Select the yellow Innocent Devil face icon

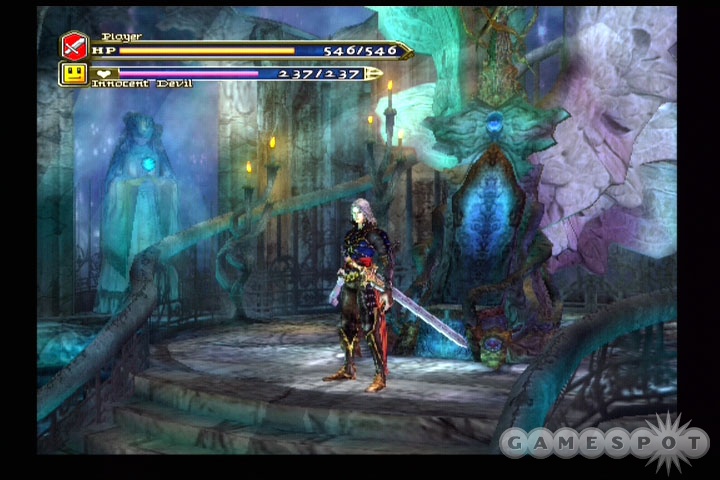point(73,73)
